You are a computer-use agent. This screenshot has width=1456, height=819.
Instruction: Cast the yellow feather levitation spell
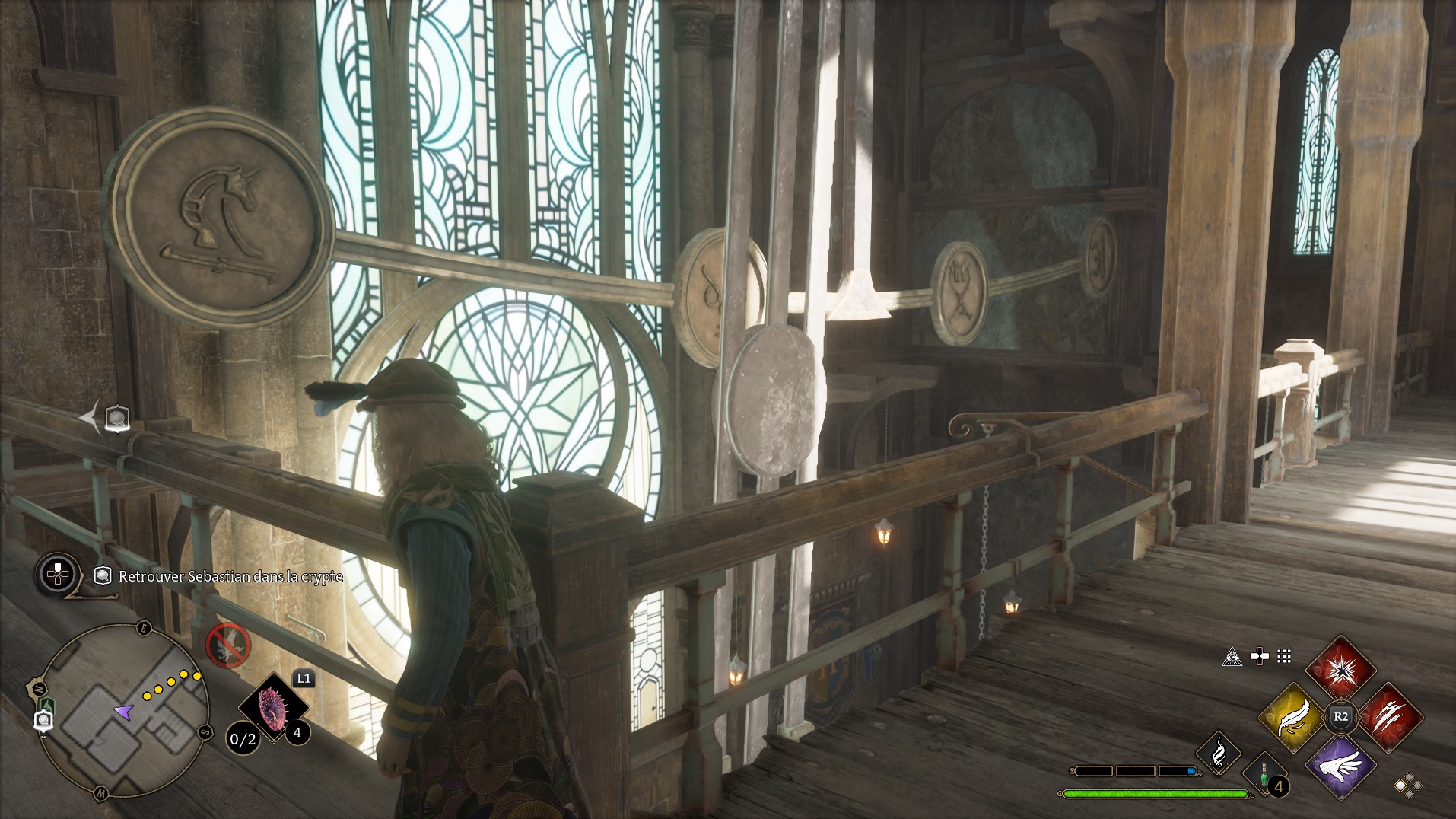pos(1293,716)
